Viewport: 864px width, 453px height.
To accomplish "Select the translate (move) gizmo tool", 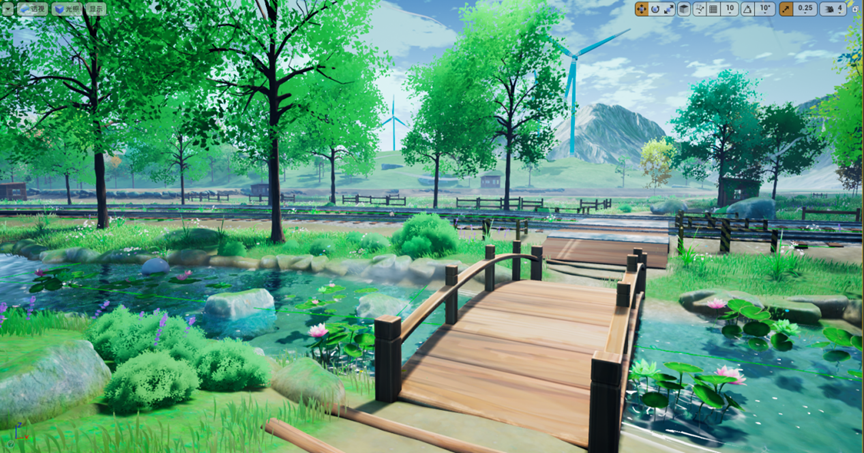I will (x=641, y=9).
